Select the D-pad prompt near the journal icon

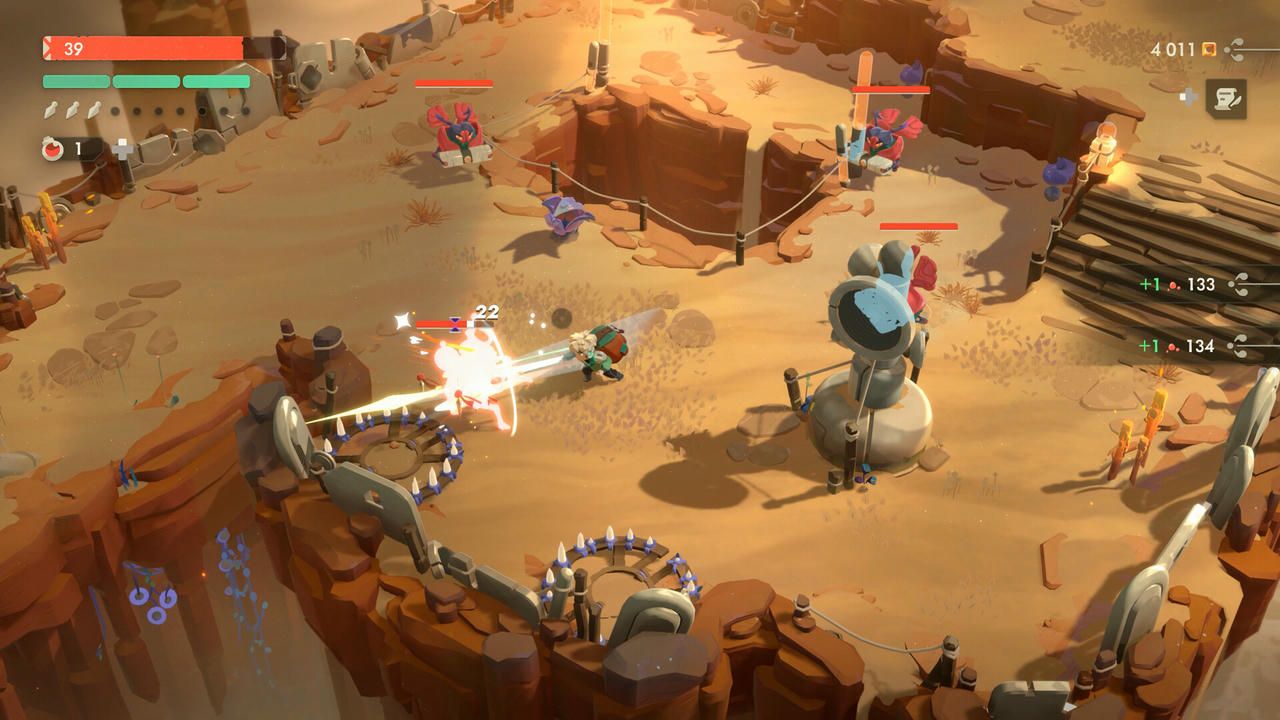click(1188, 96)
